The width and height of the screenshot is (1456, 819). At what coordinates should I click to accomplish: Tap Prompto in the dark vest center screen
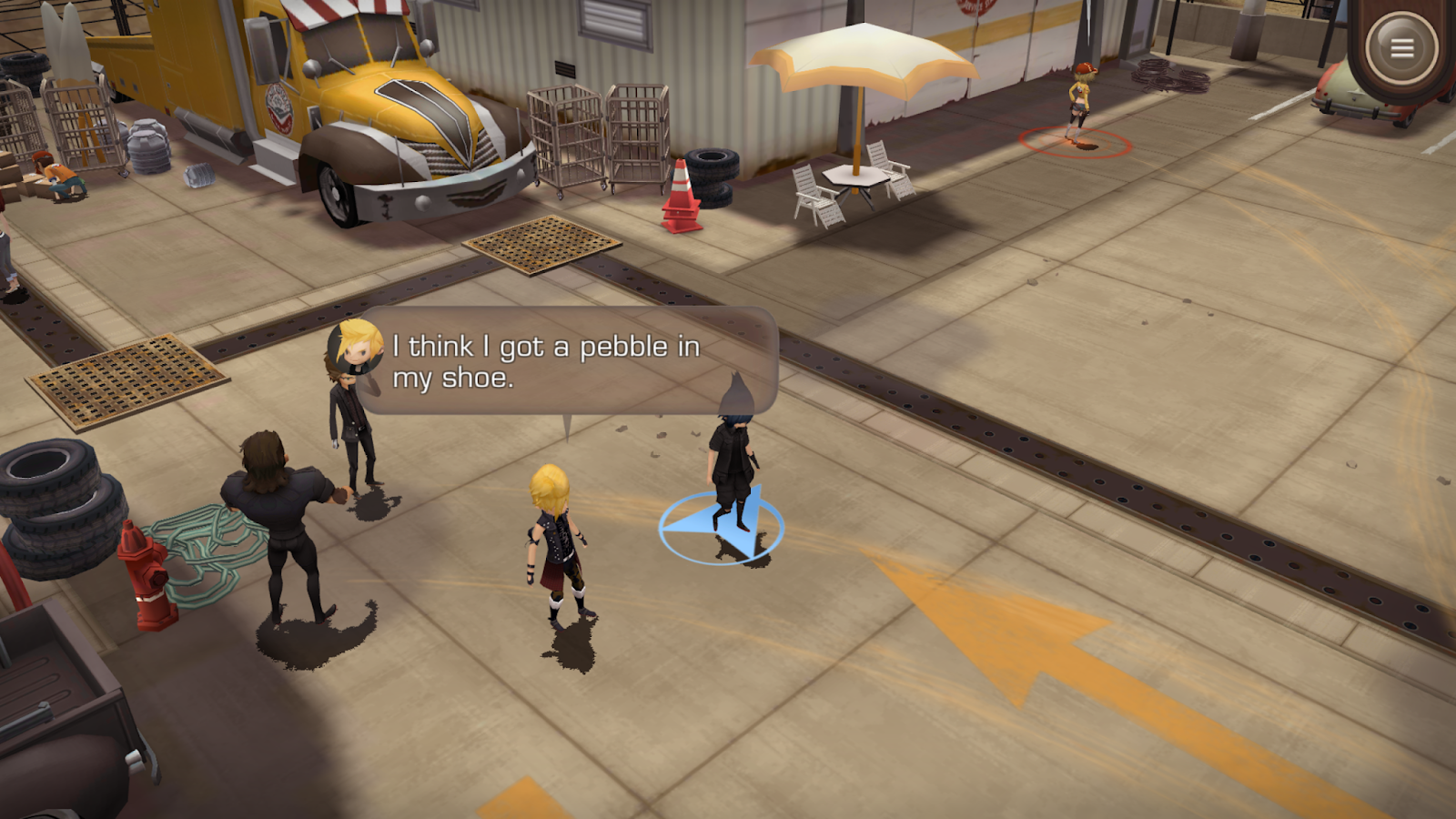555,546
